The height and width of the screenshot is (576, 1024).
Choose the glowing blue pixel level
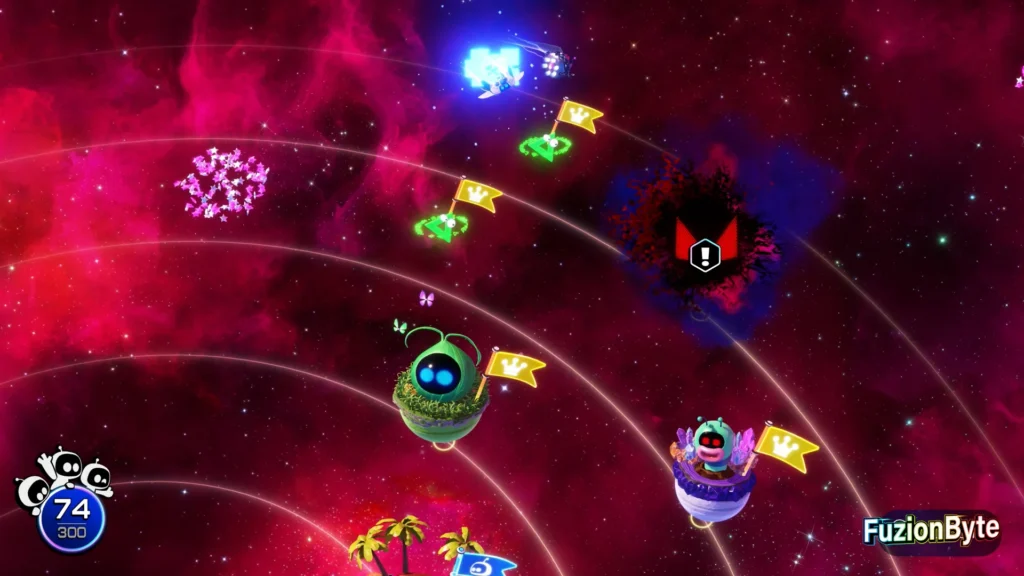click(491, 66)
